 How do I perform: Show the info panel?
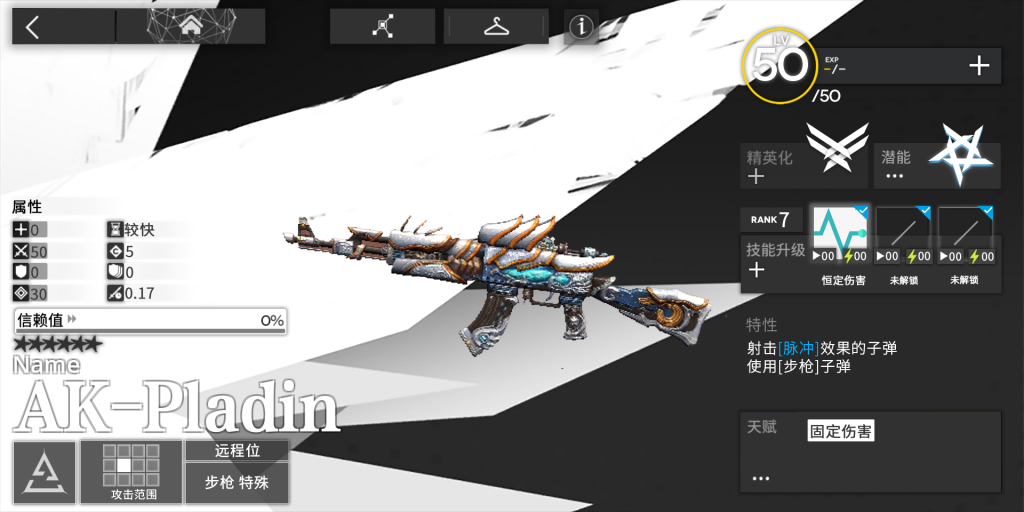581,28
